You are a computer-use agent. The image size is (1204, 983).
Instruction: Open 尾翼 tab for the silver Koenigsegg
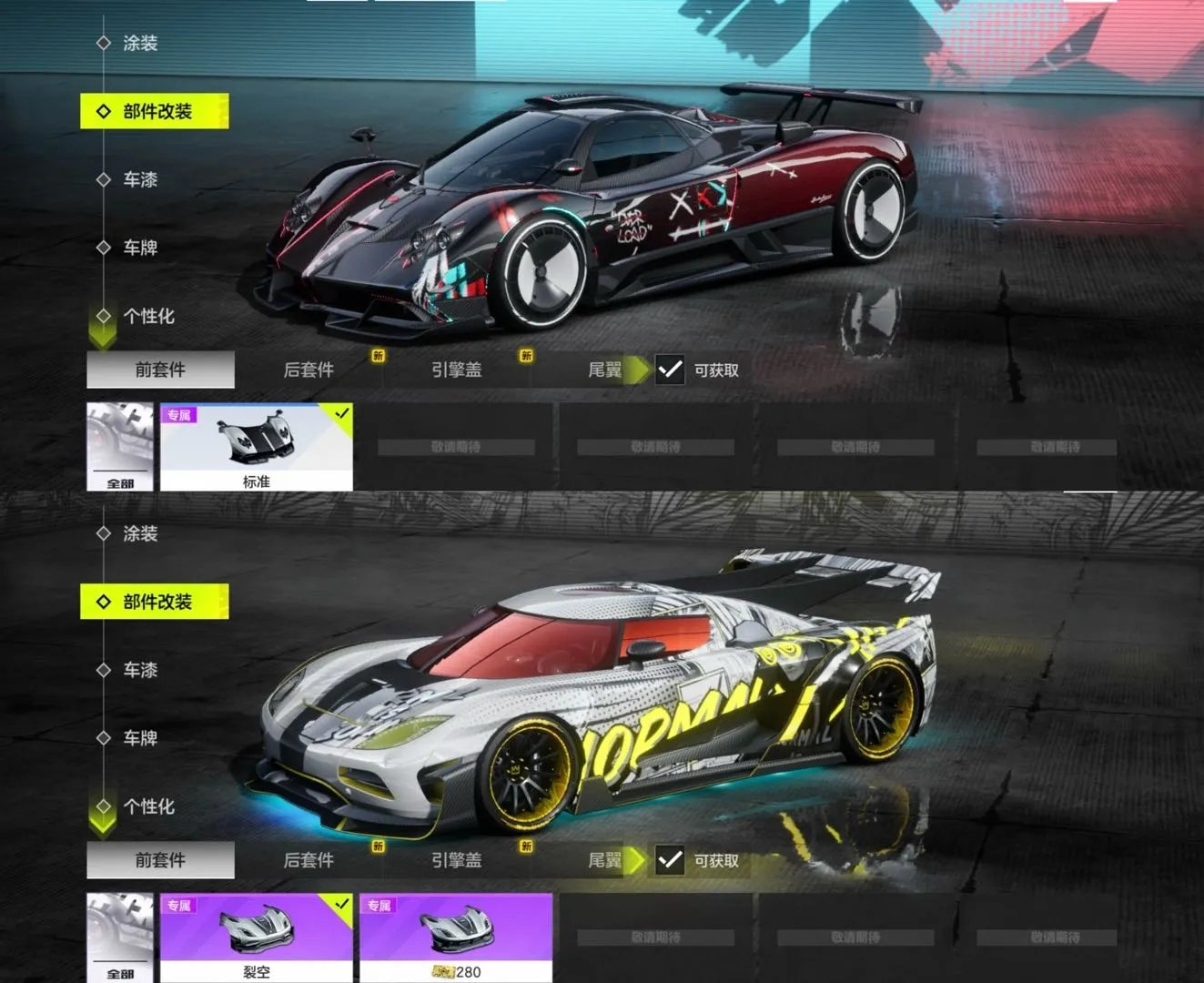coord(605,860)
